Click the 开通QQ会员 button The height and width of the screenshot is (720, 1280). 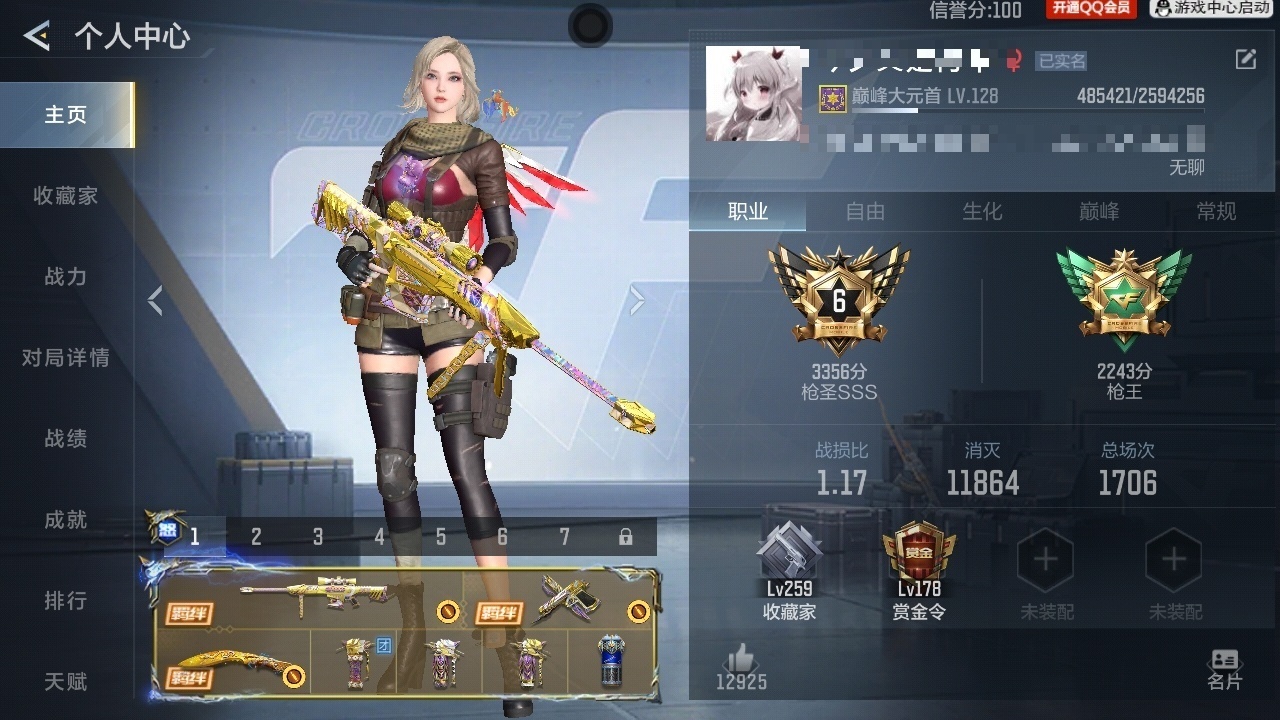[x=1090, y=9]
